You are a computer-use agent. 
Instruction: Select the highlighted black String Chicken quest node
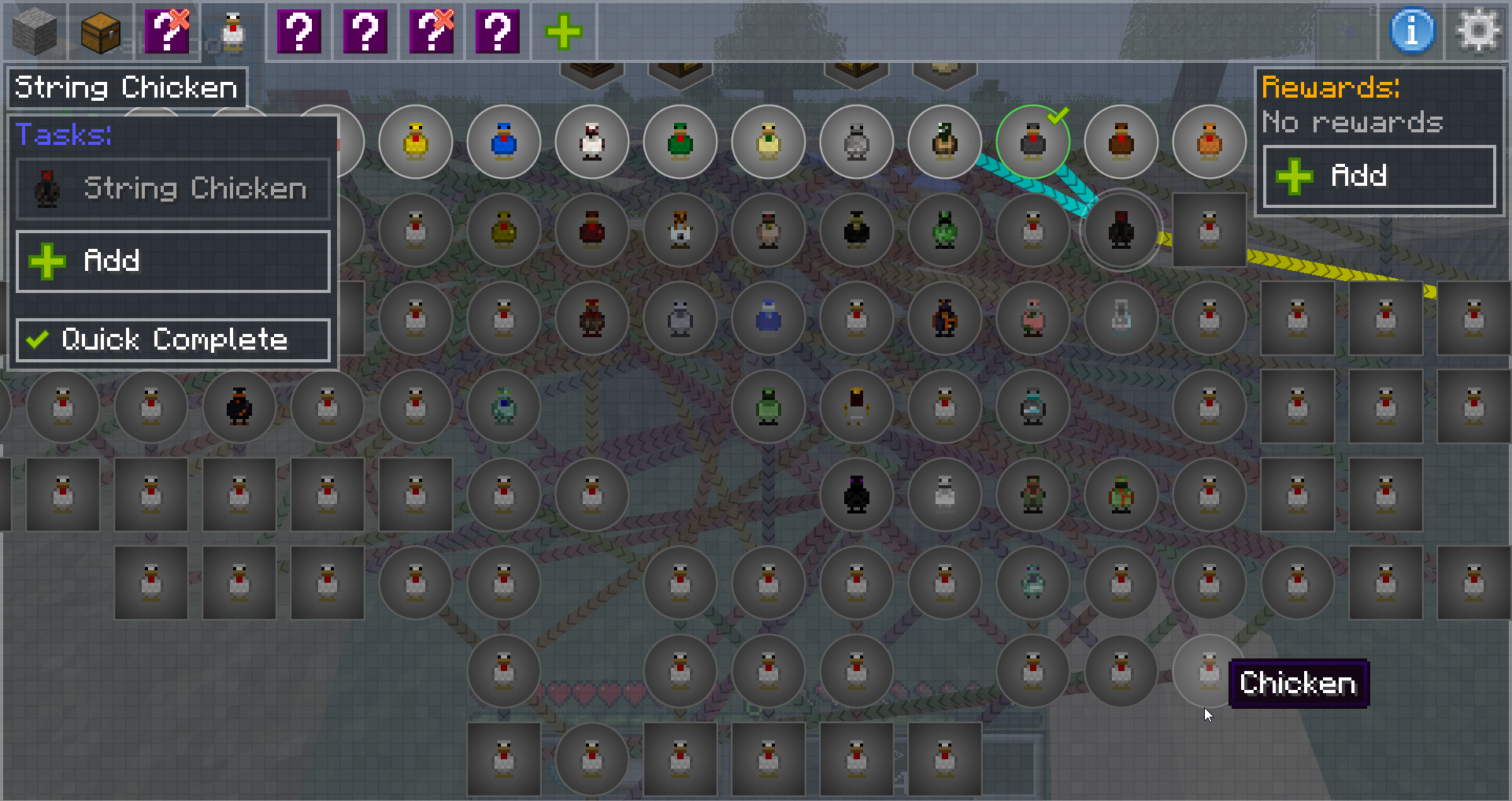(x=1121, y=230)
